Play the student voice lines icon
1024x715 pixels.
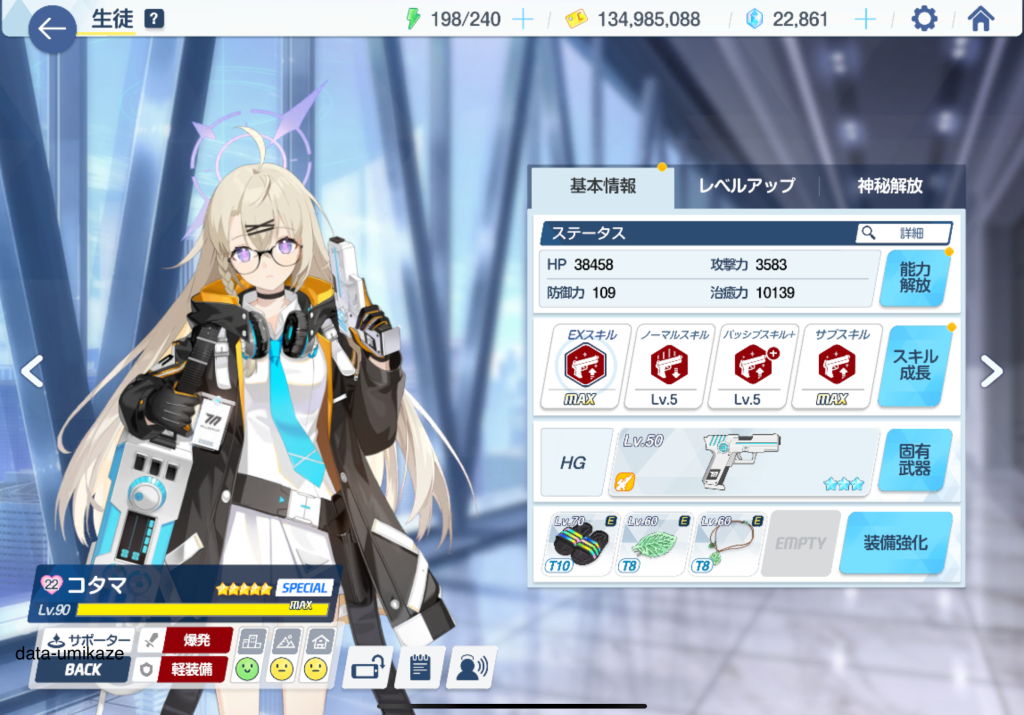471,667
